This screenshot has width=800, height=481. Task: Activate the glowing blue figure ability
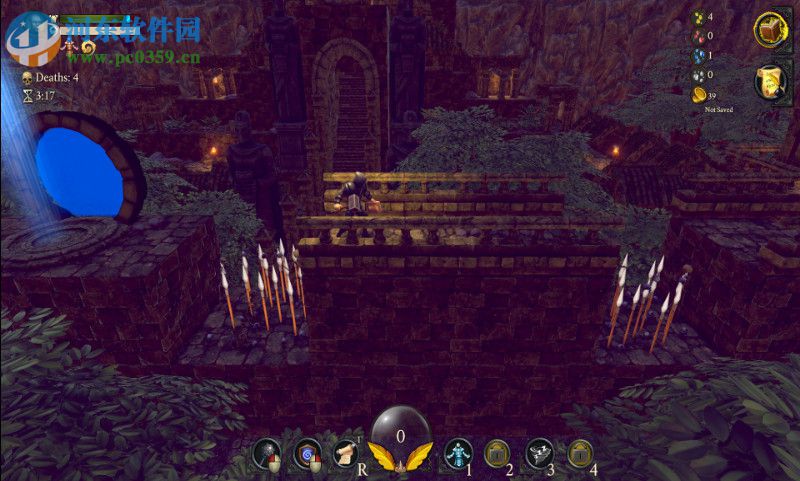[458, 453]
